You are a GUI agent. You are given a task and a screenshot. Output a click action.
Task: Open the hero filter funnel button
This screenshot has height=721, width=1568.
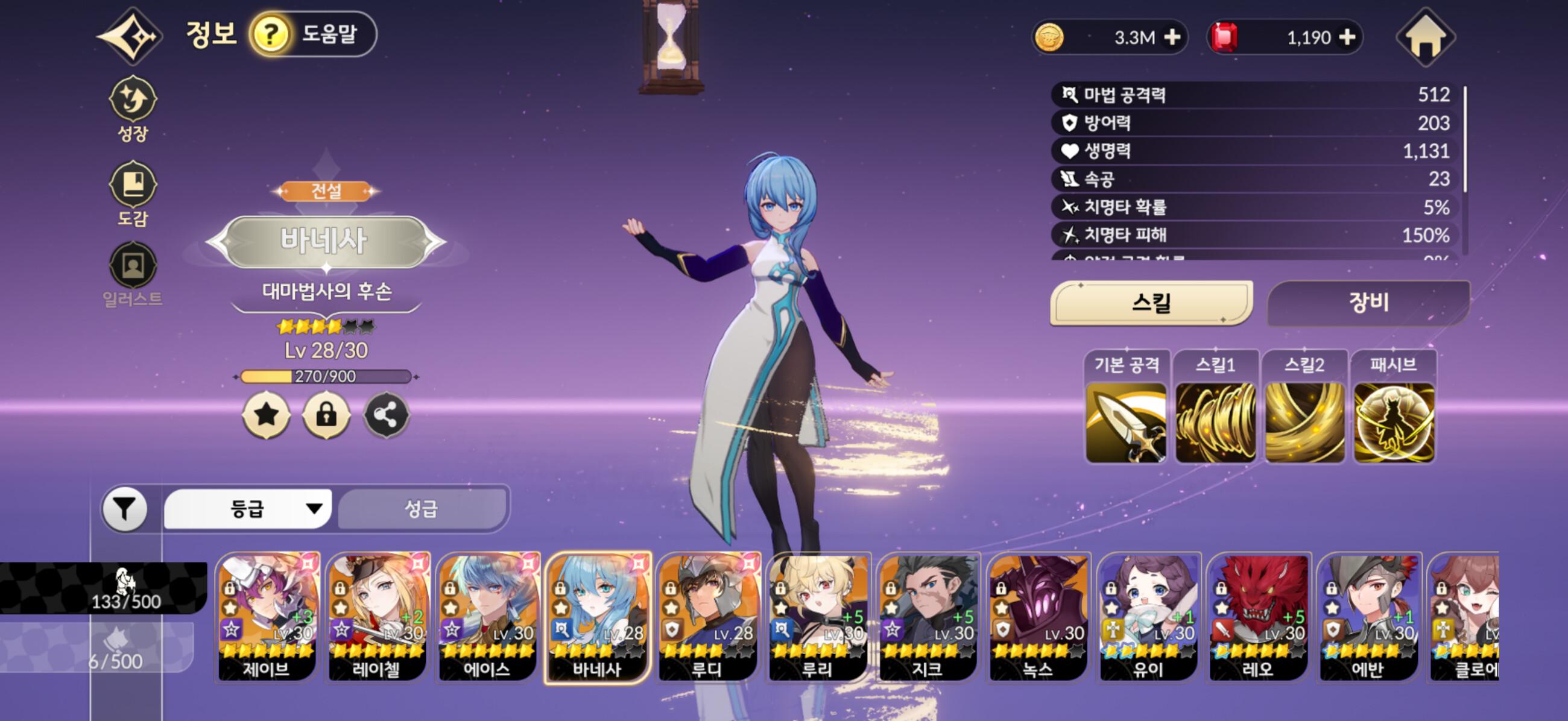tap(125, 509)
